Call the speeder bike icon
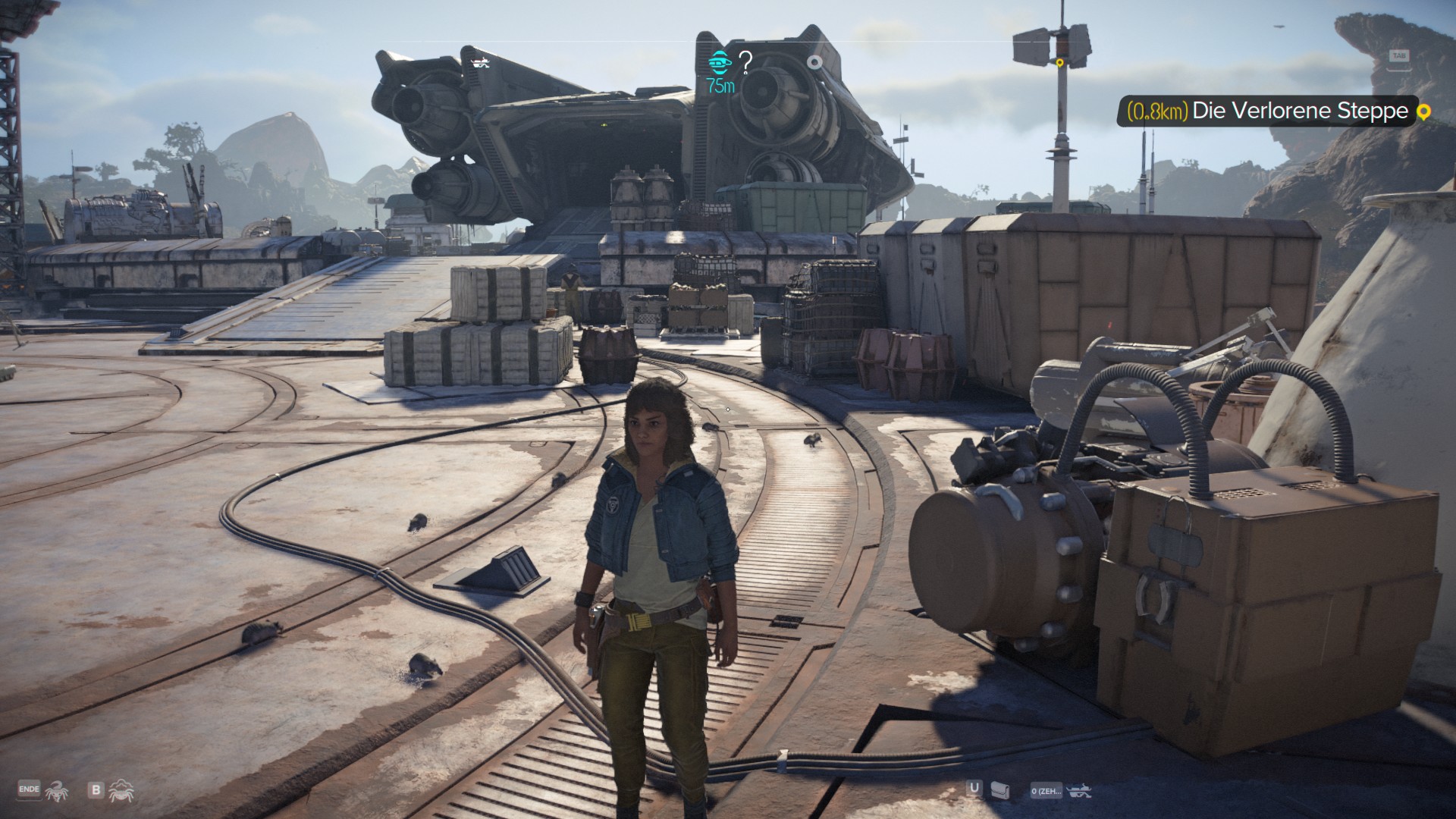Image resolution: width=1456 pixels, height=819 pixels. point(1079,791)
